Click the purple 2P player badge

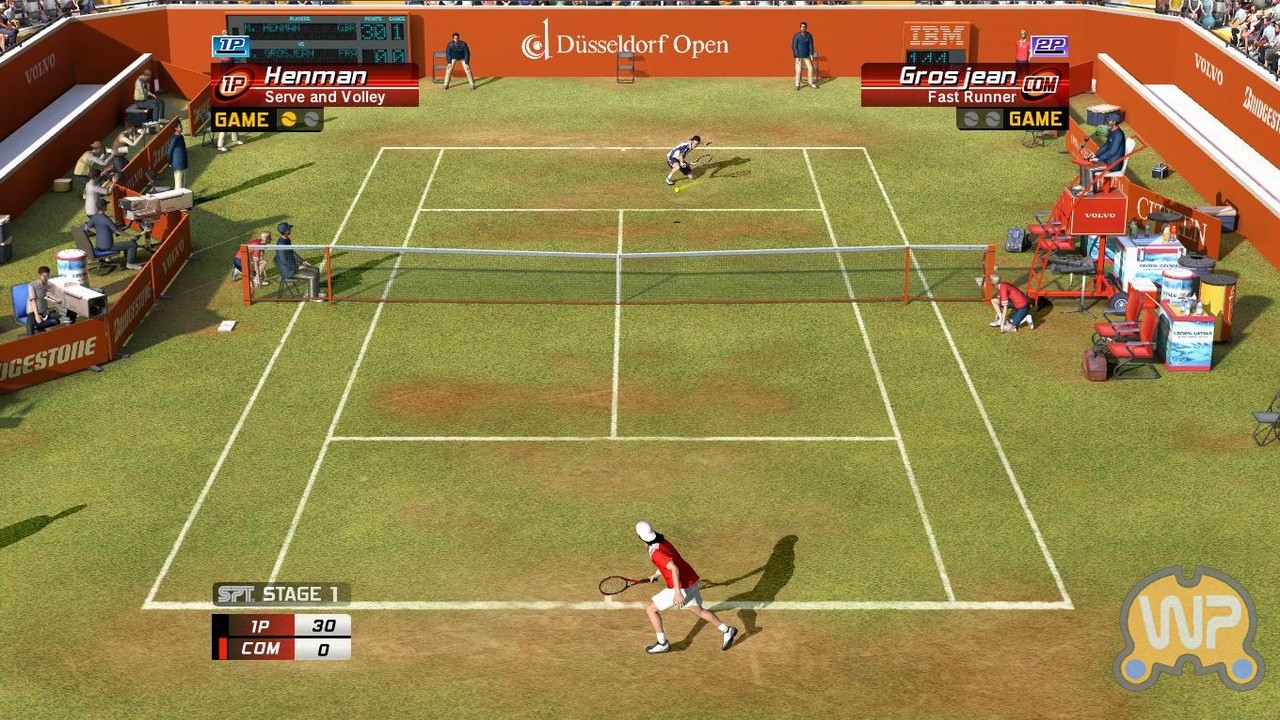click(x=1049, y=46)
